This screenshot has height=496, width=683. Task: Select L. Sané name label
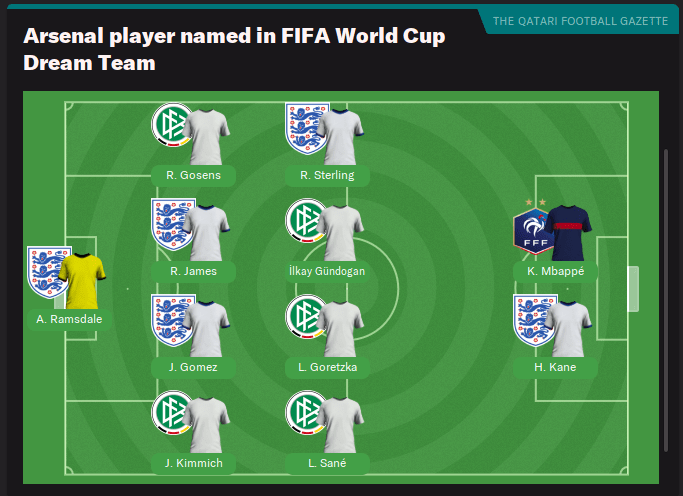coord(327,463)
